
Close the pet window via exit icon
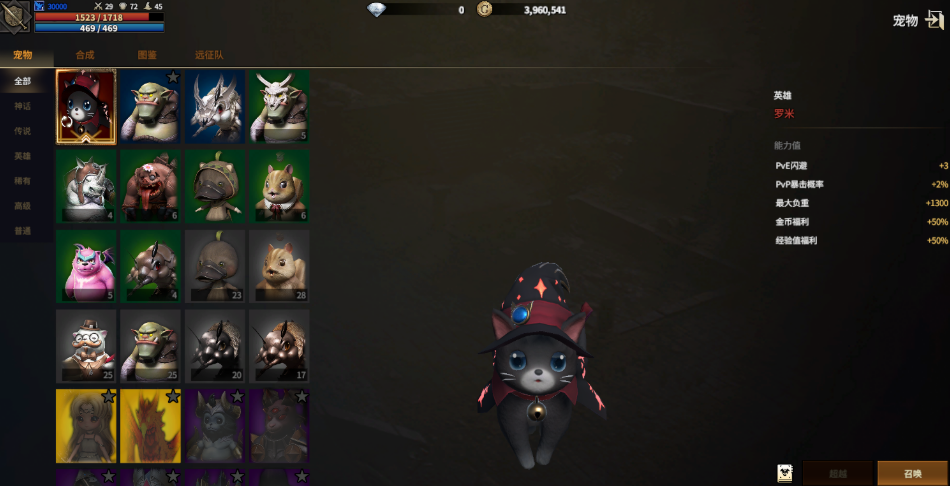934,20
